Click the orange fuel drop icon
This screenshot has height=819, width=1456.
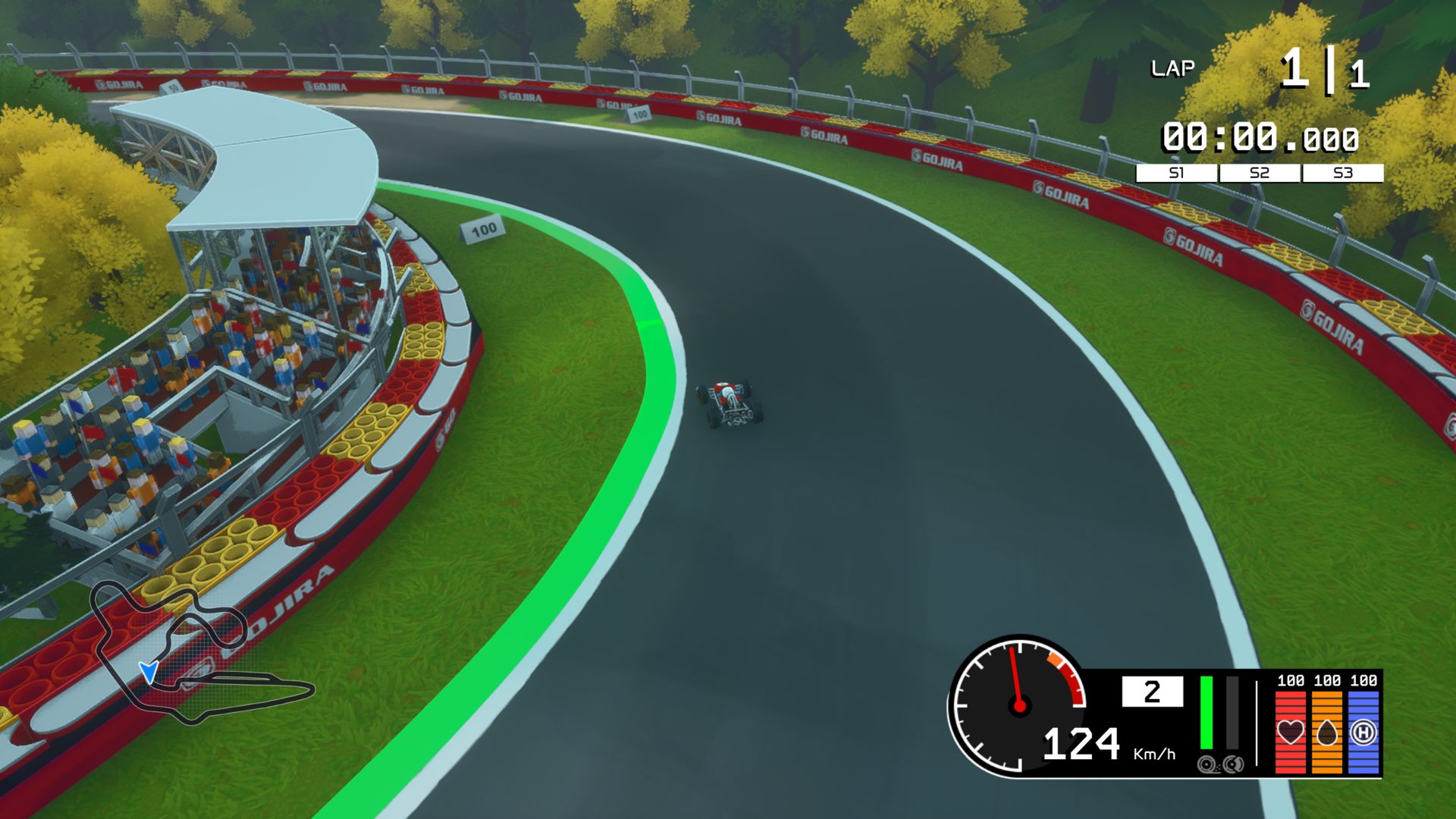(x=1327, y=732)
